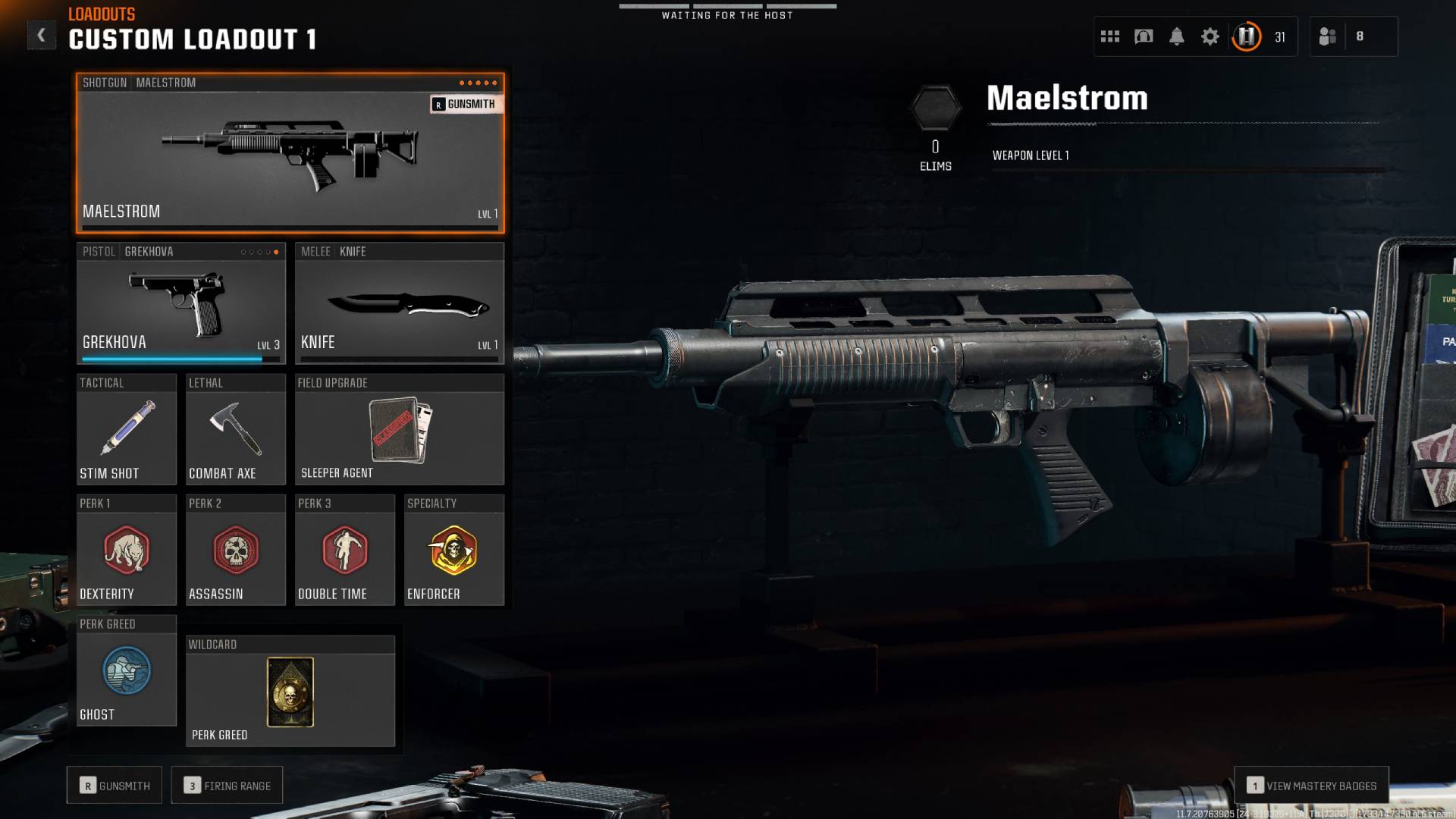This screenshot has height=819, width=1456.
Task: Open the Gunsmith for the Maelstrom
Action: (x=466, y=105)
